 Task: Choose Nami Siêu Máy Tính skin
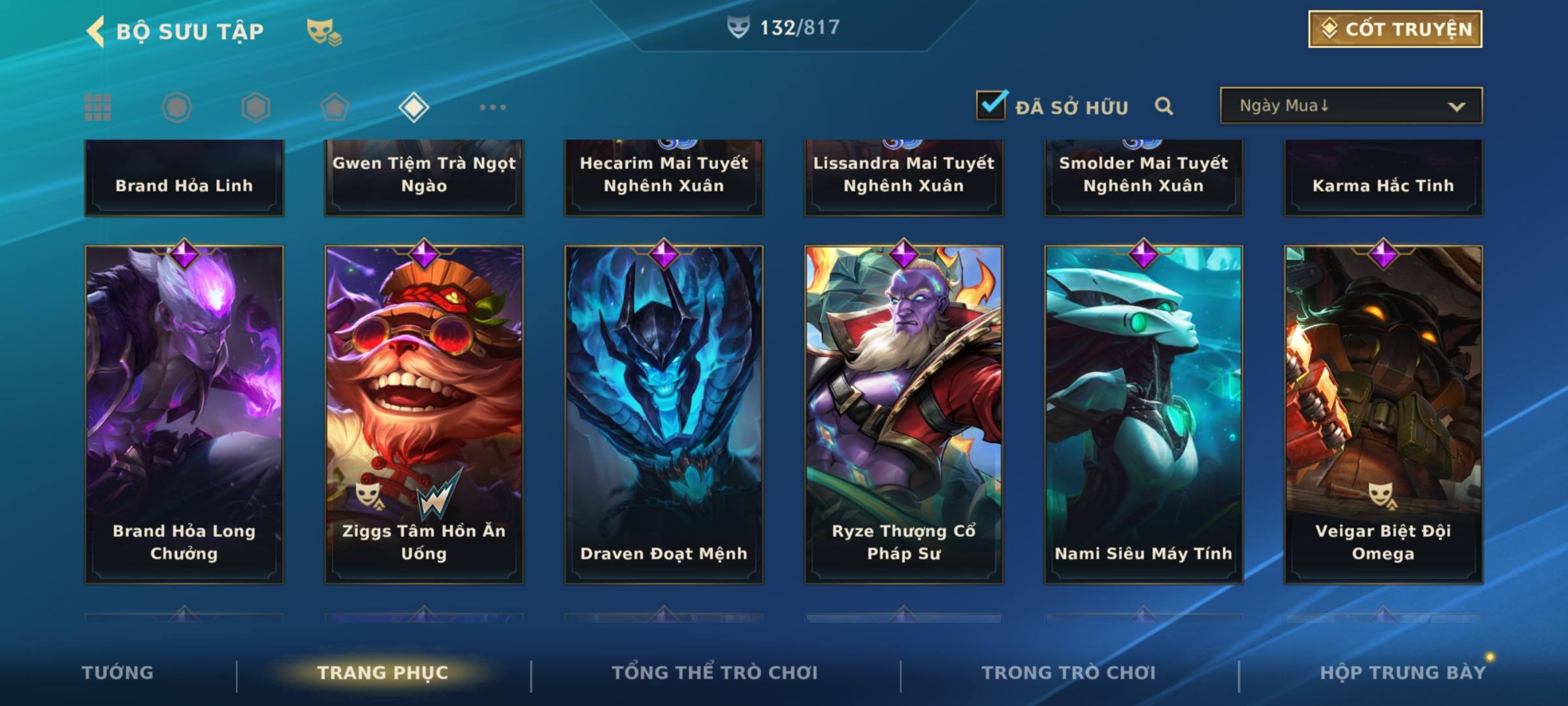(x=1143, y=414)
